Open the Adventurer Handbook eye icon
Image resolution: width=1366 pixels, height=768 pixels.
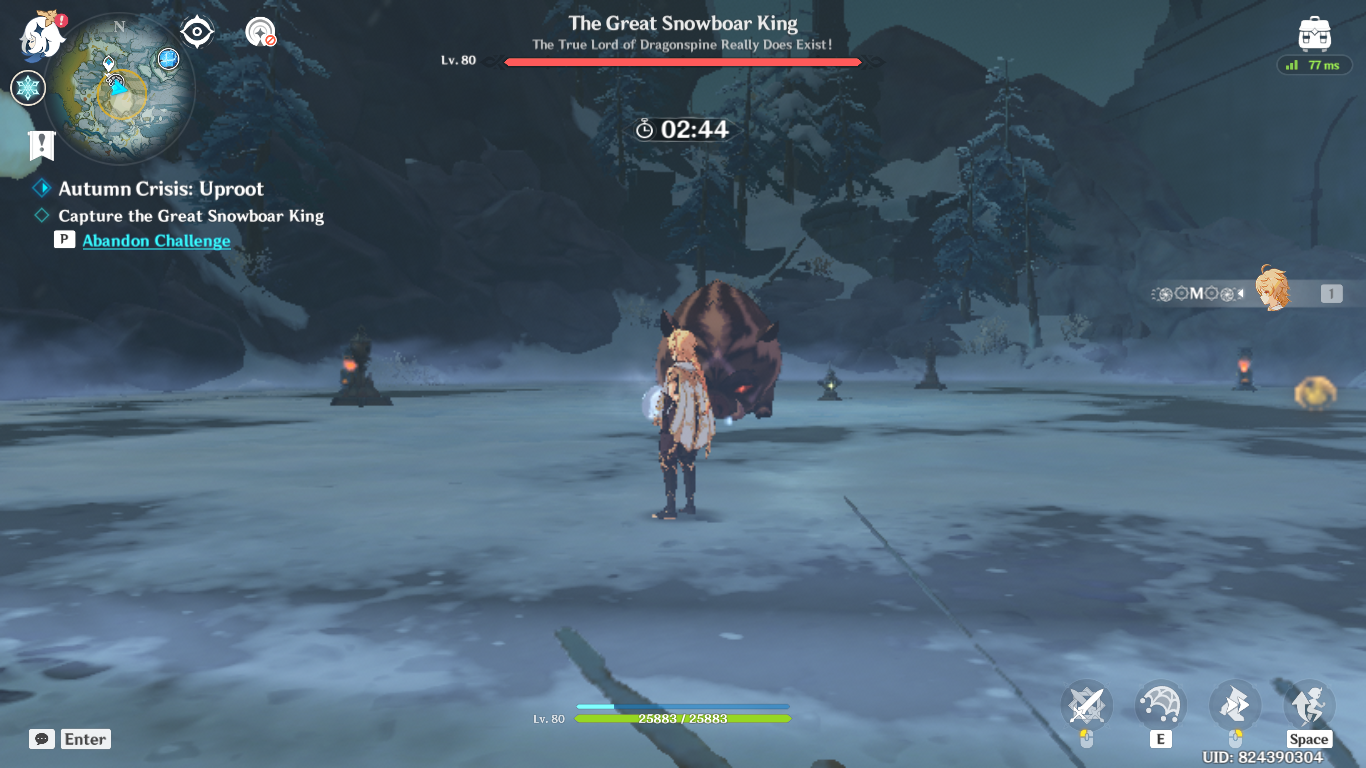(197, 31)
